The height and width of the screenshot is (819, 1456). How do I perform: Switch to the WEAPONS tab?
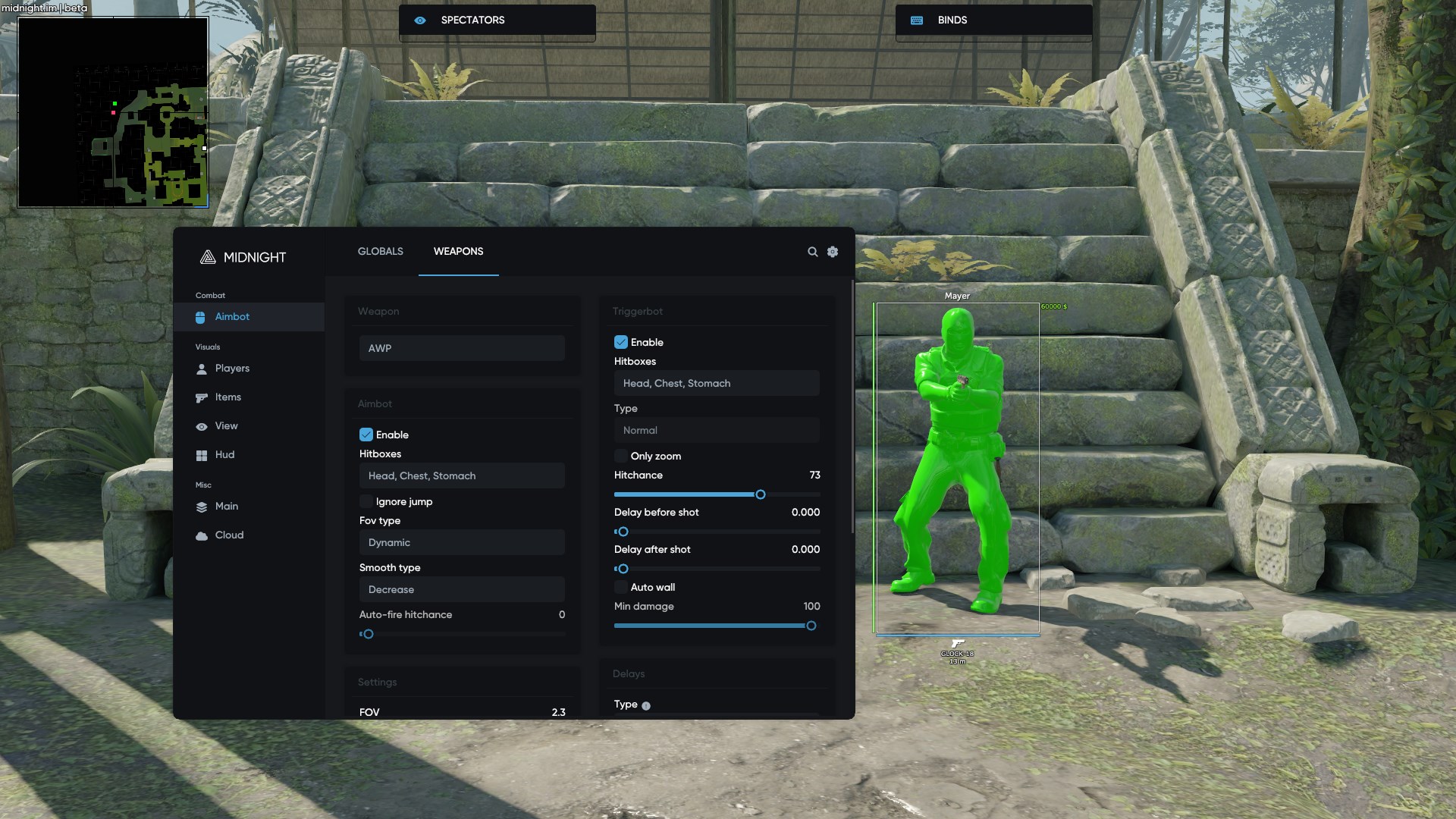pos(458,251)
